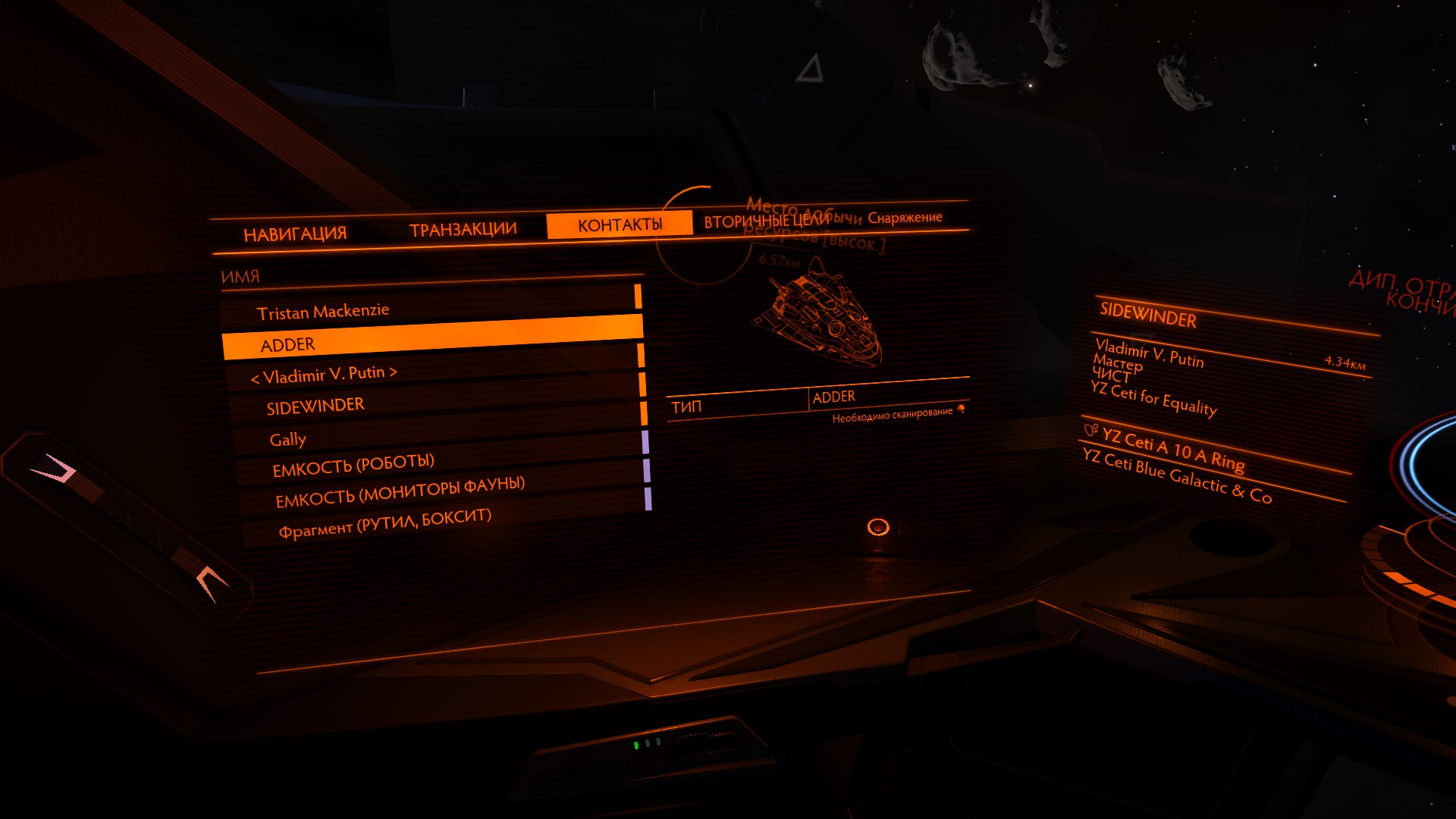The width and height of the screenshot is (1456, 819).
Task: Select ЕМКОСТЬ (МОНИТОРЫ ФАУНЫ) row
Action: click(x=400, y=492)
